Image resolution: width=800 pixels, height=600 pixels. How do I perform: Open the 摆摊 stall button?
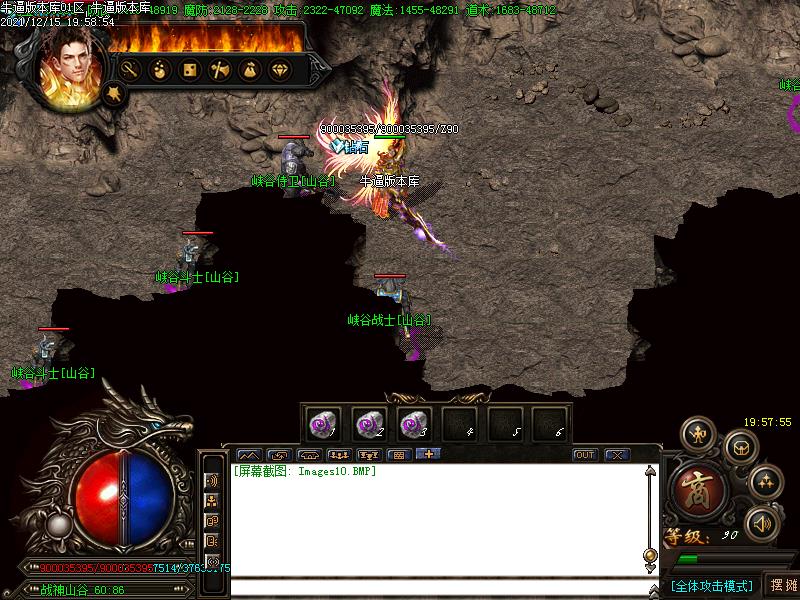[781, 585]
